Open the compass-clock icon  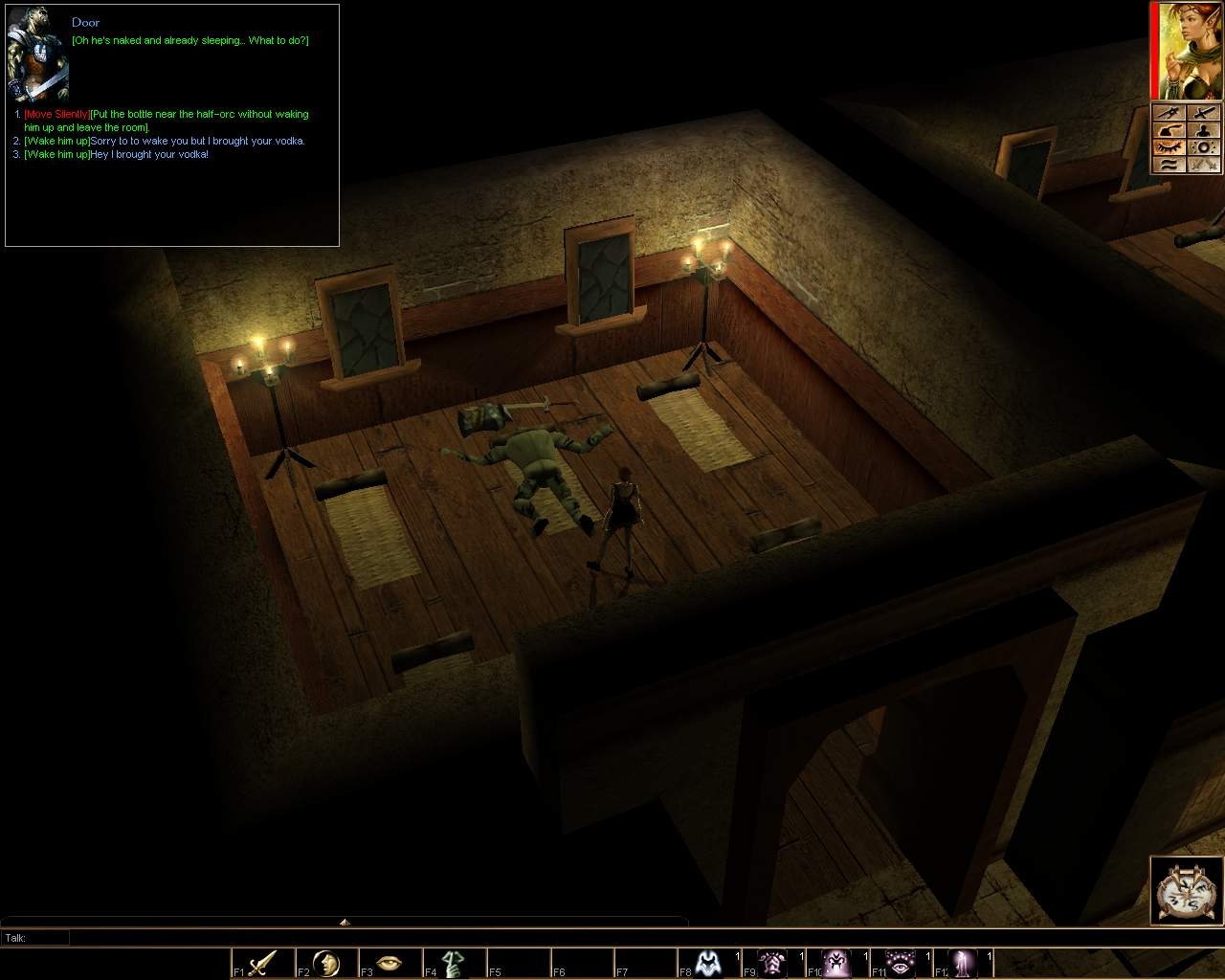point(1187,891)
